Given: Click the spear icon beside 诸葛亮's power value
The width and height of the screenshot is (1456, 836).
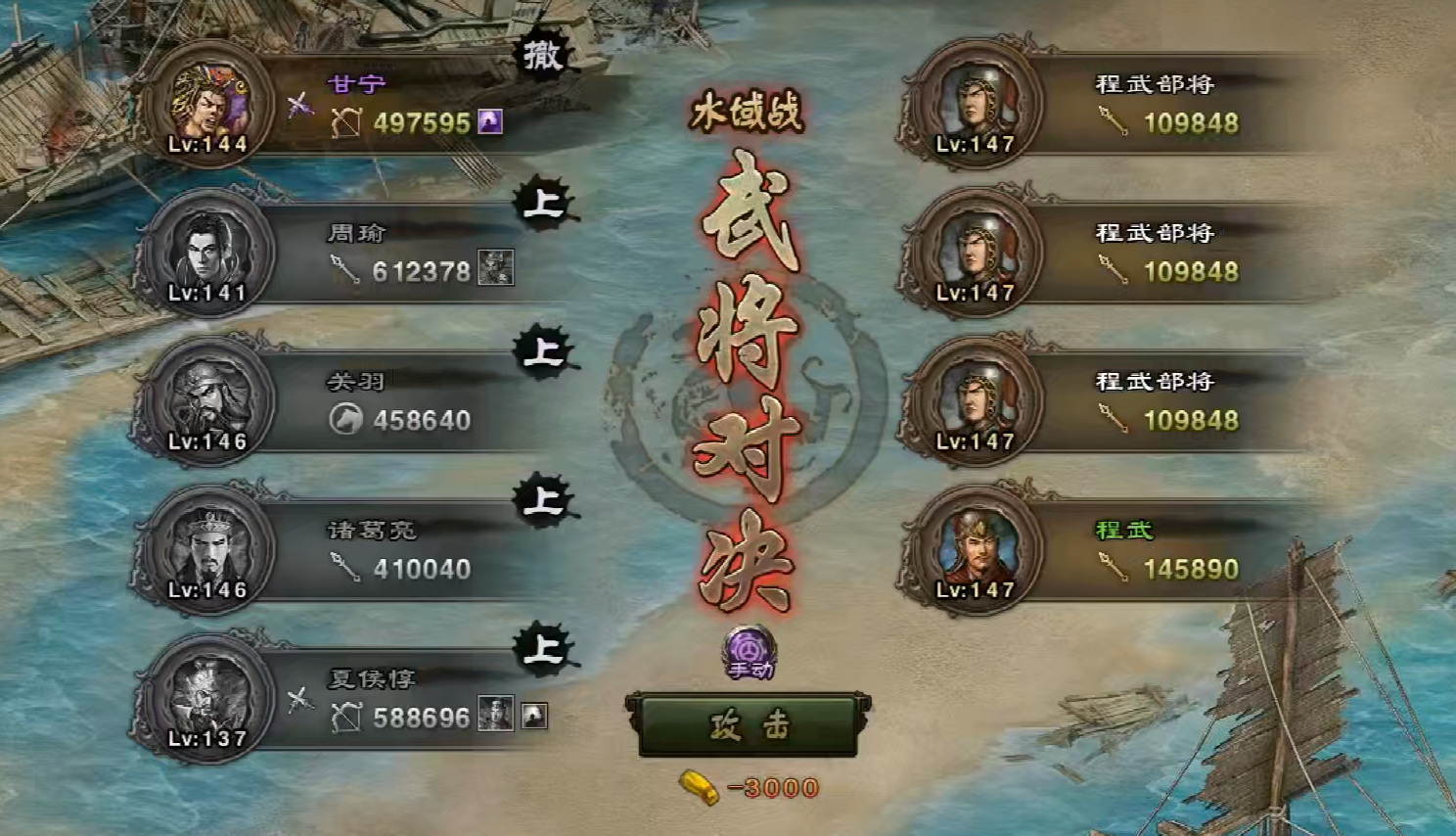Looking at the screenshot, I should click(344, 568).
